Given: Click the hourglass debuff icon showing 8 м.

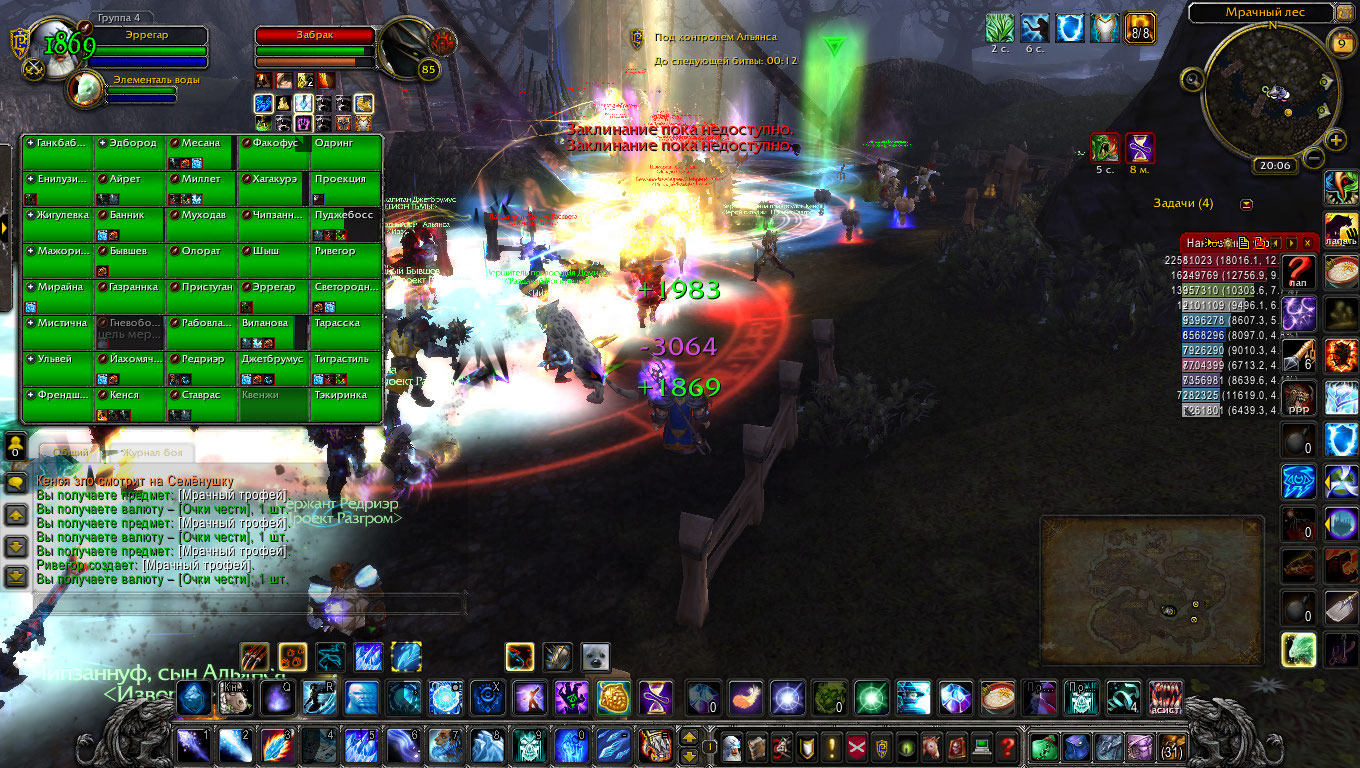Looking at the screenshot, I should pyautogui.click(x=1139, y=148).
